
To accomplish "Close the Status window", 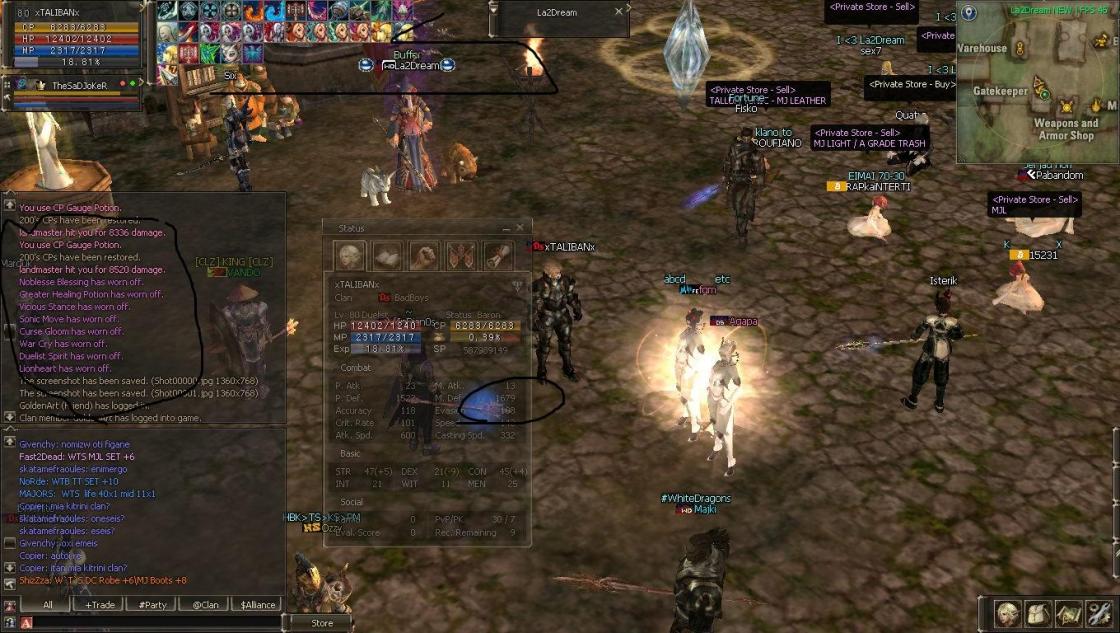I will [x=520, y=229].
